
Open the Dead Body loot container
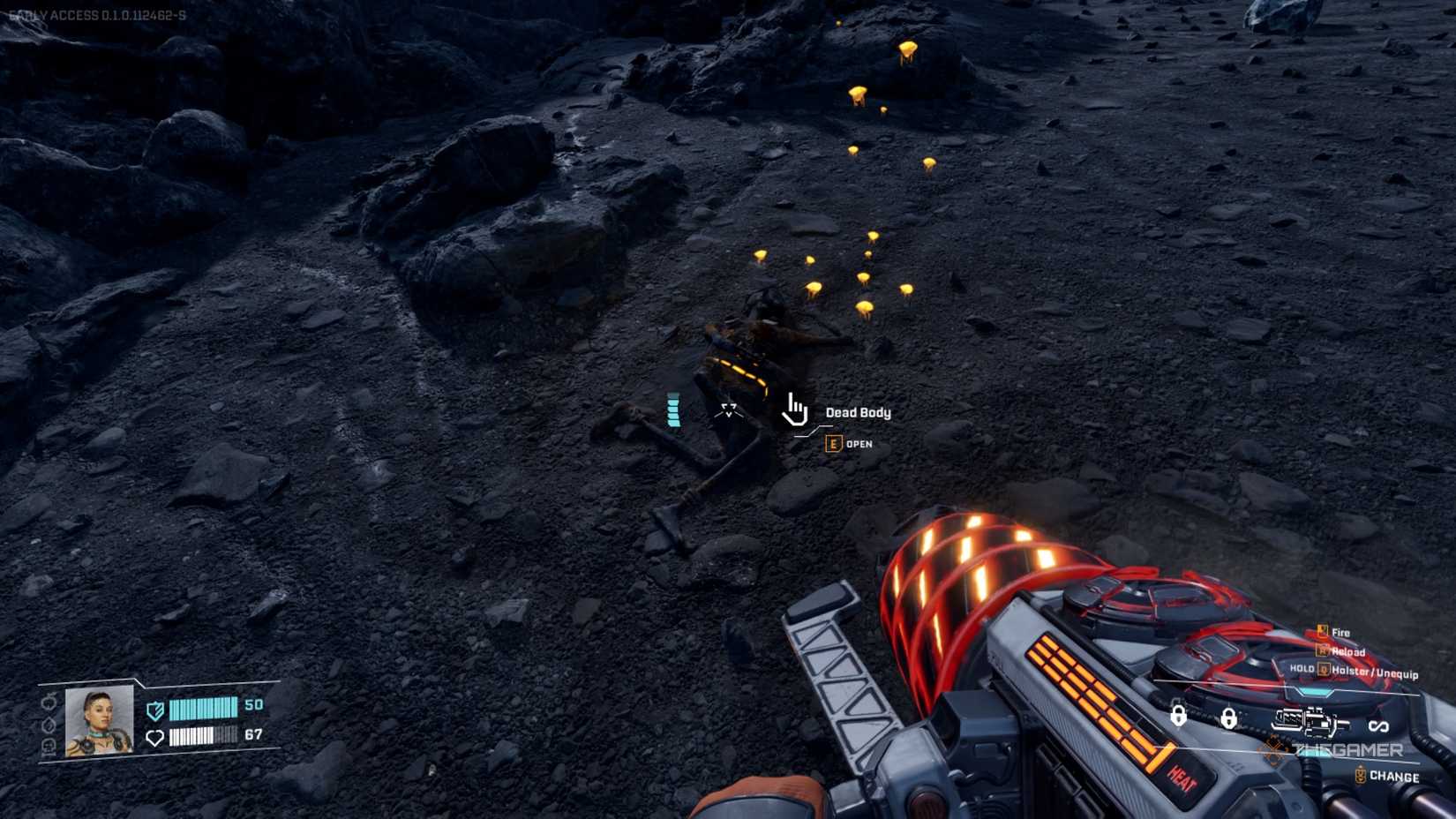coord(833,444)
